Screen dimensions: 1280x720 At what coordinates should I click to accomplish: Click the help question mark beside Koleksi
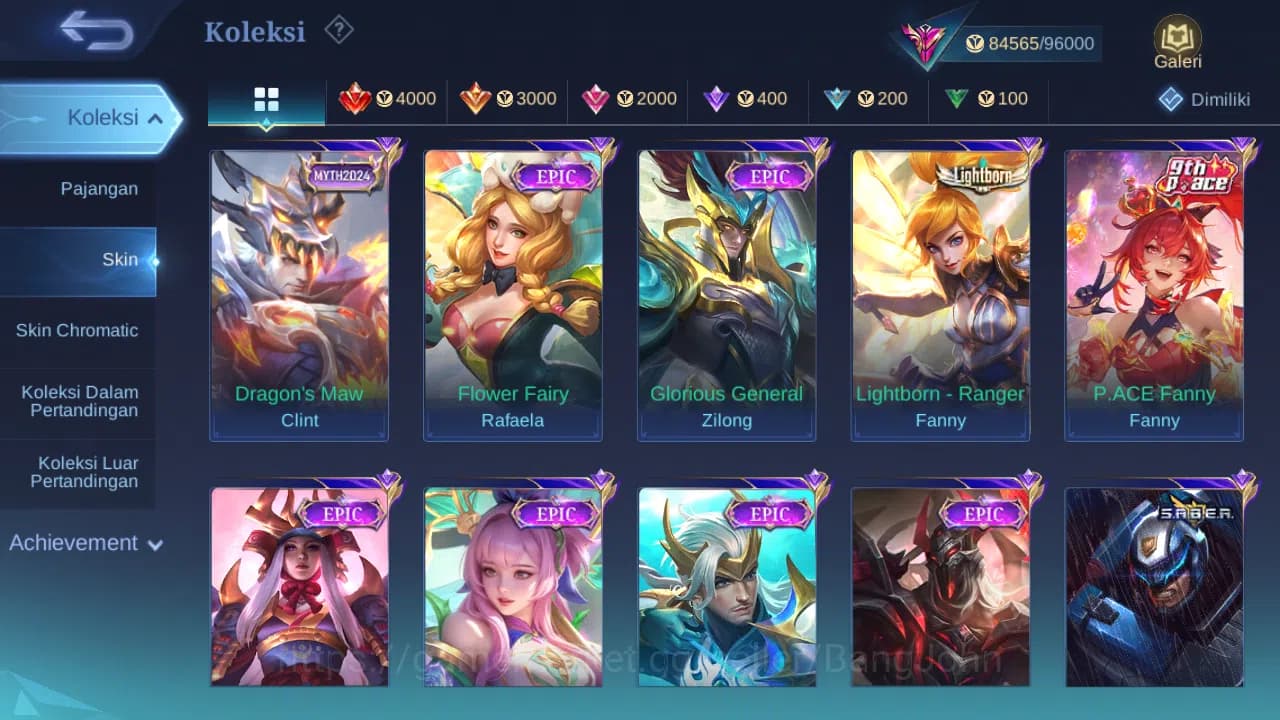pos(339,30)
